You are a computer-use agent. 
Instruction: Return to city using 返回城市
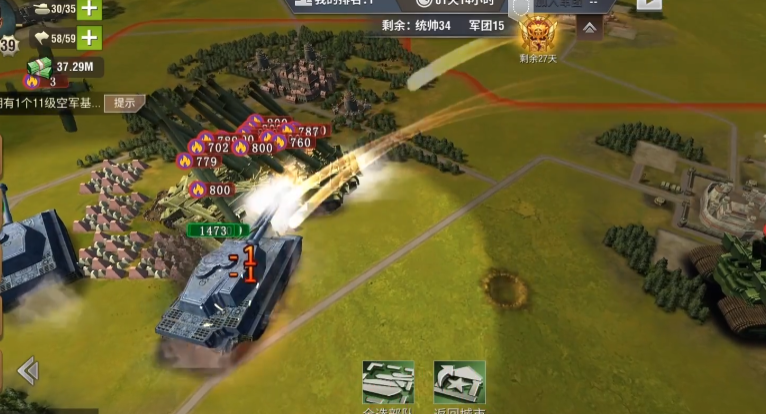tap(459, 384)
